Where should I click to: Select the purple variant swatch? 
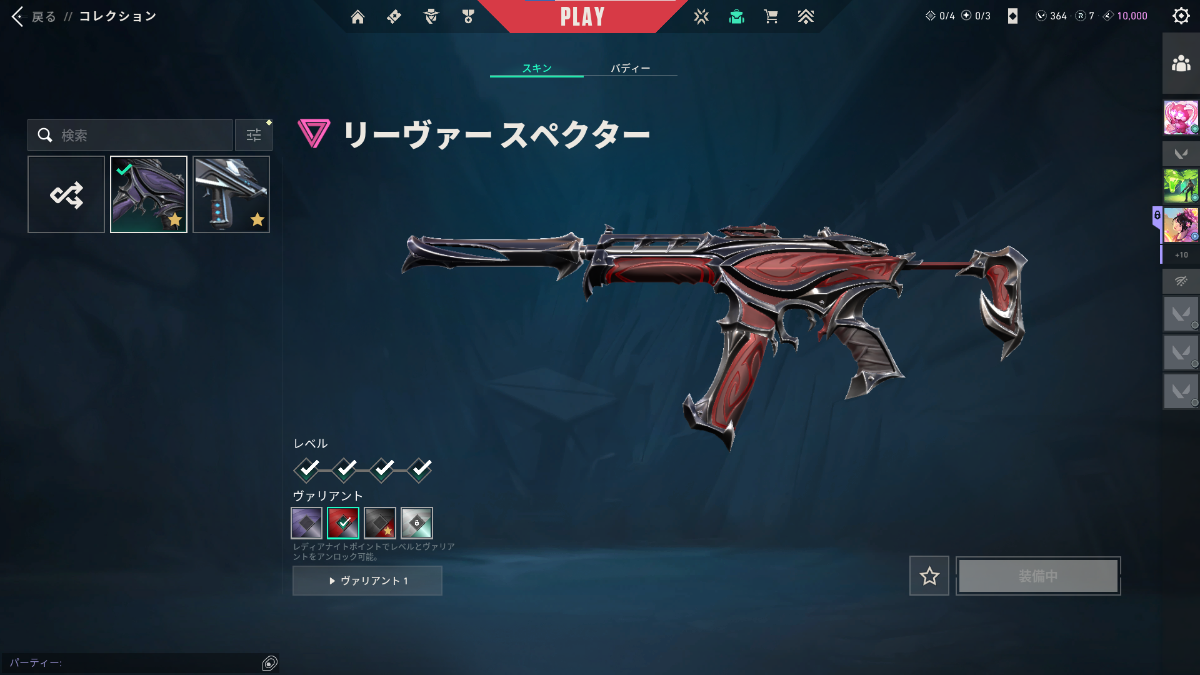[307, 523]
